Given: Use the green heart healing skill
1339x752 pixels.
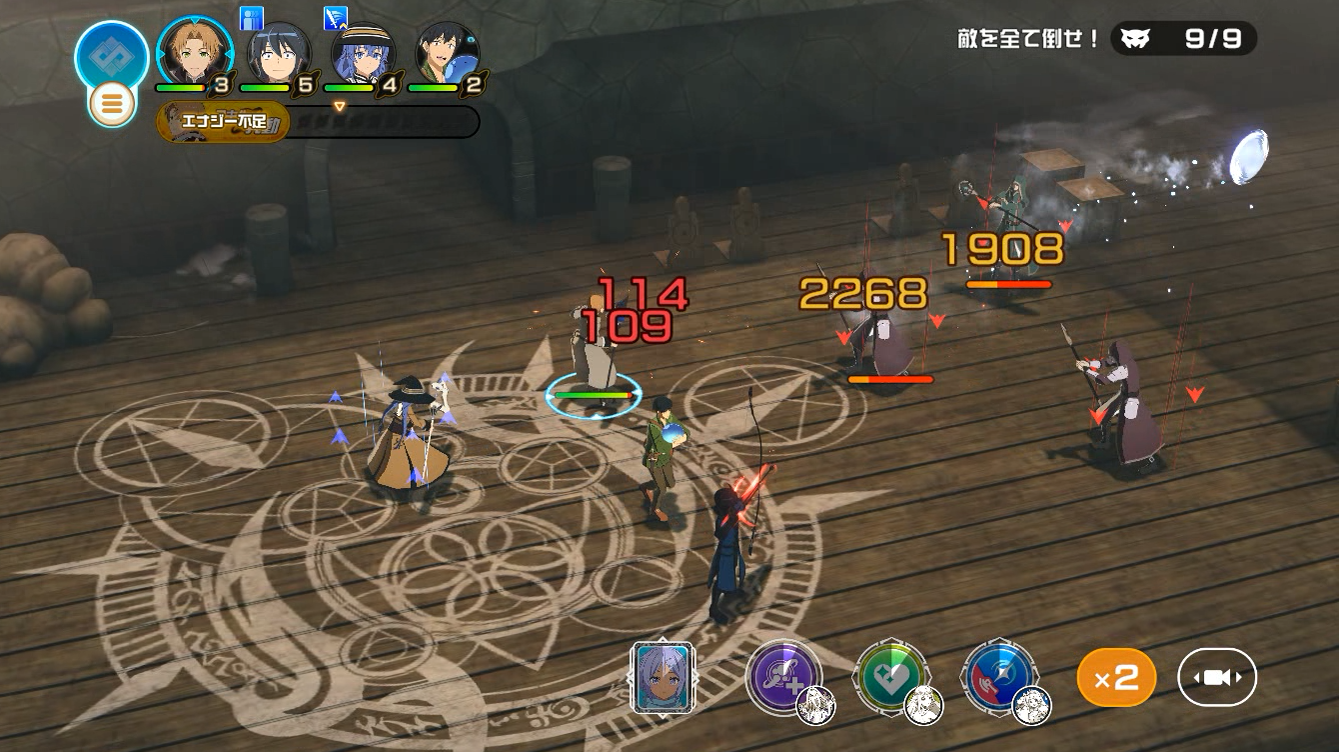Looking at the screenshot, I should pyautogui.click(x=891, y=677).
